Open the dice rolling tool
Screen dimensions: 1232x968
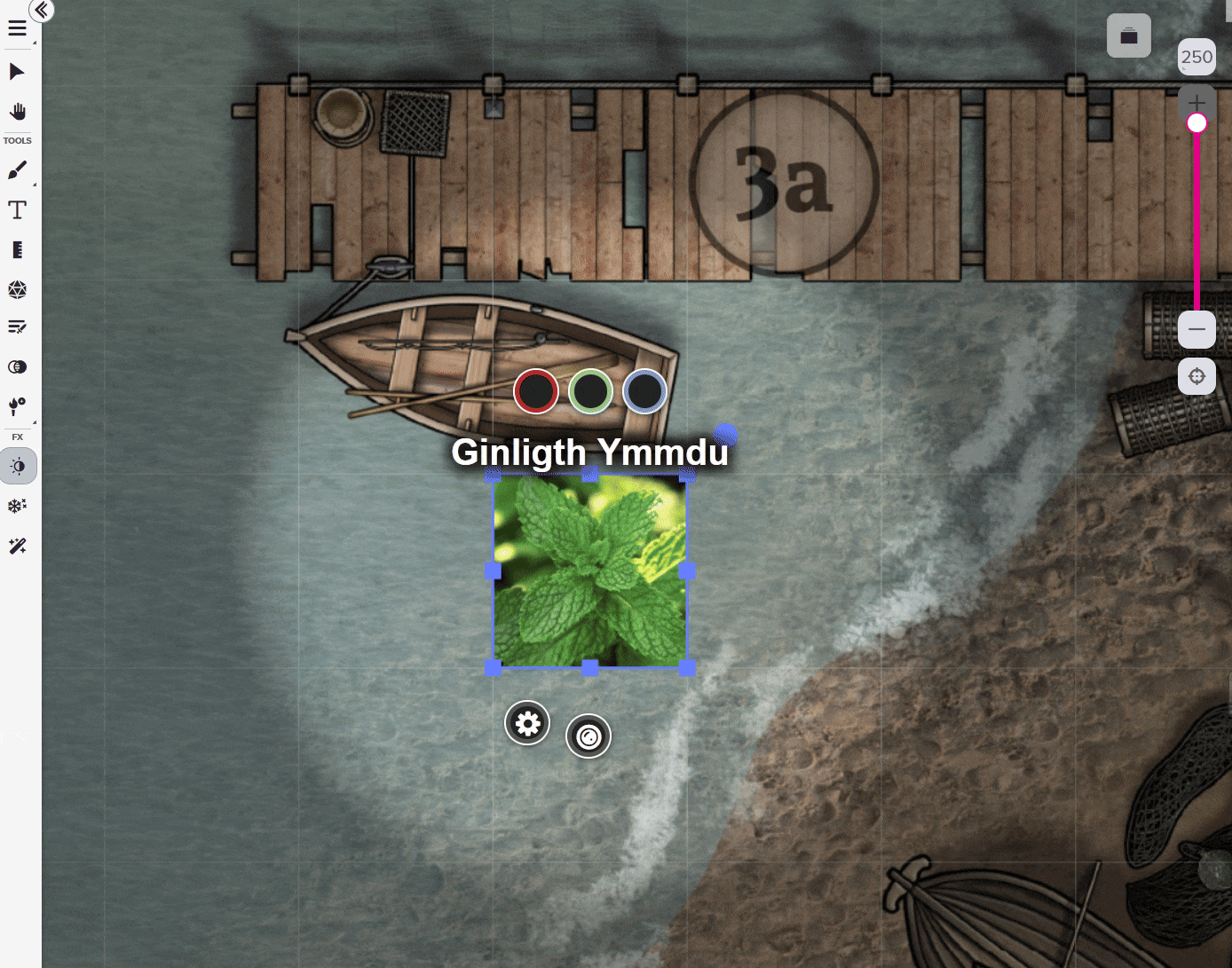(x=17, y=289)
